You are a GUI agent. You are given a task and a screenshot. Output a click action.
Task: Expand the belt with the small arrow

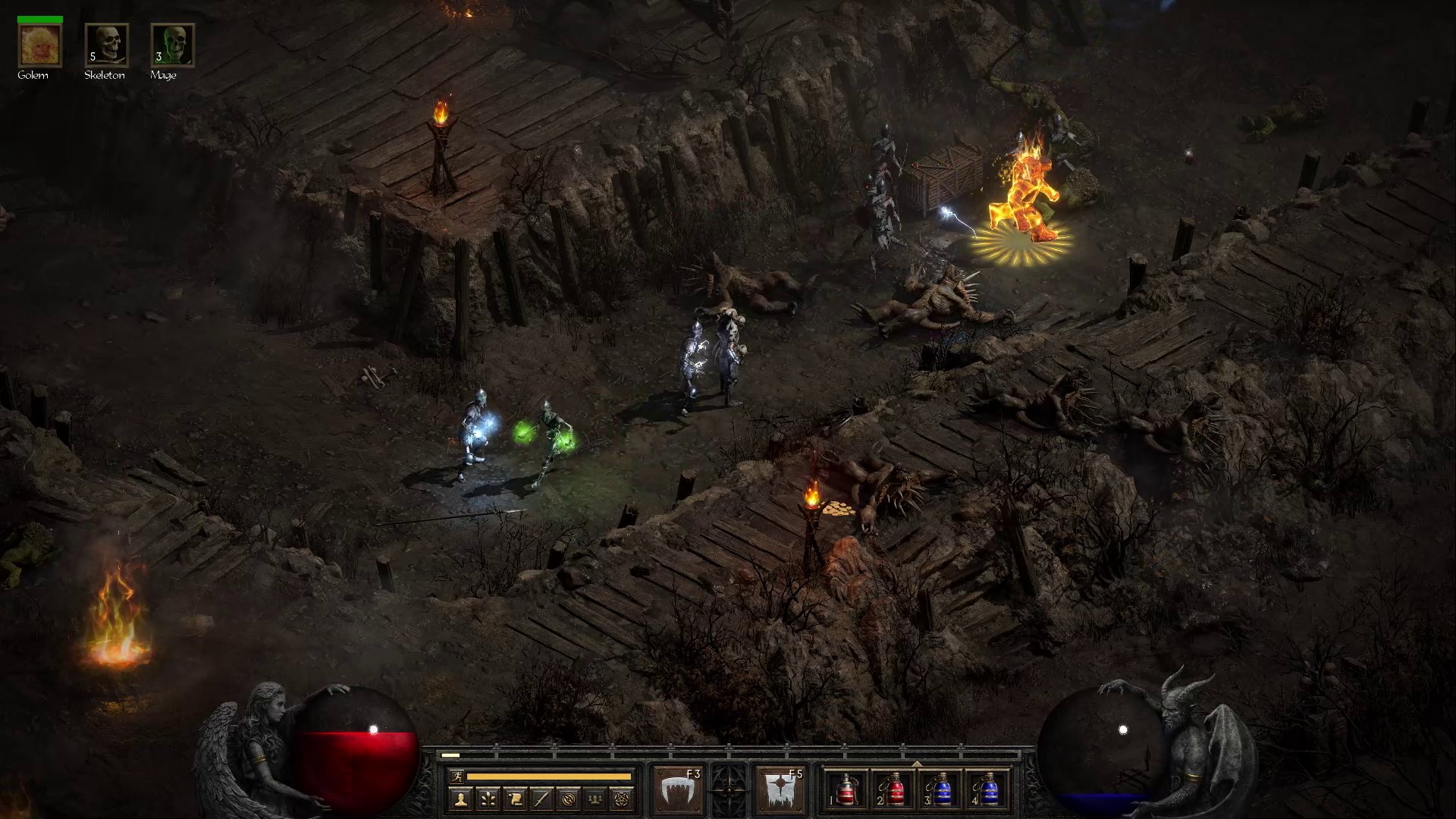917,764
